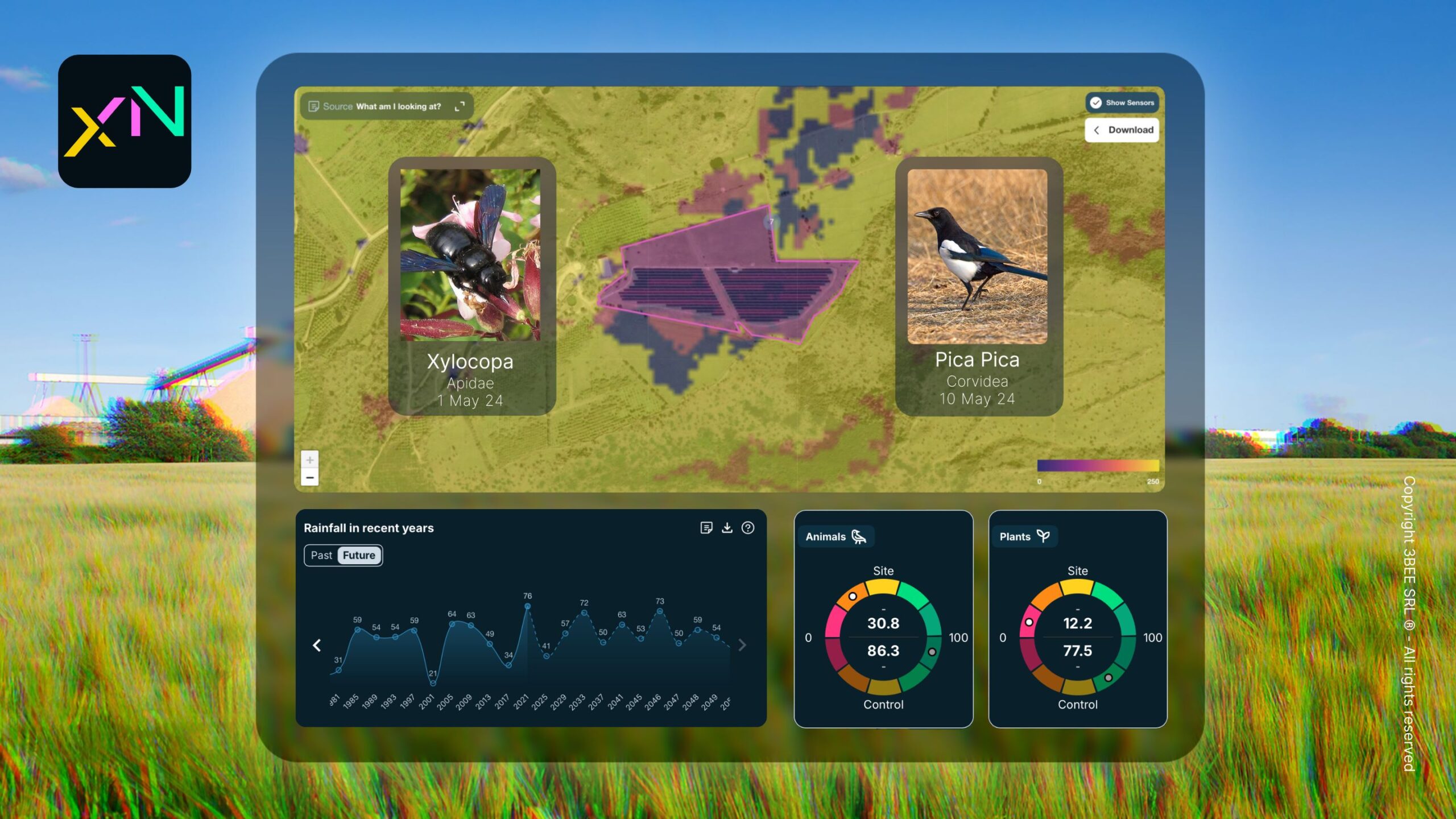
Task: Show next years in rainfall chart
Action: 742,645
